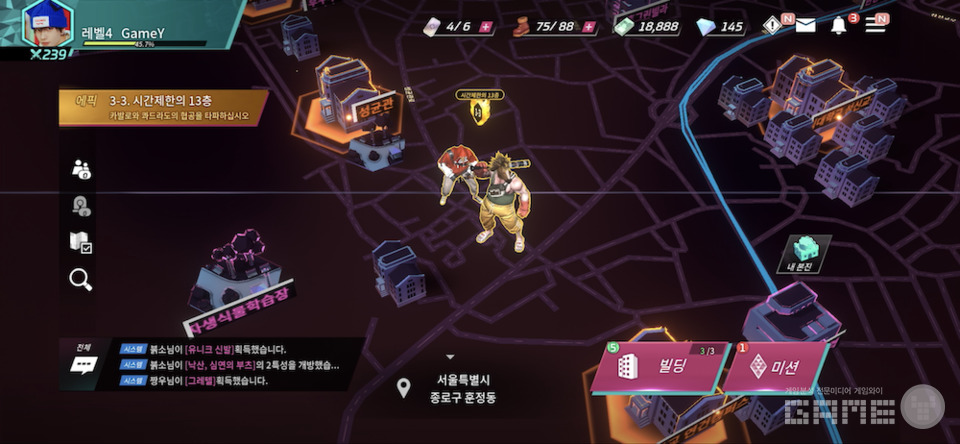Open search with the magnifying glass icon
960x444 pixels.
pos(81,279)
